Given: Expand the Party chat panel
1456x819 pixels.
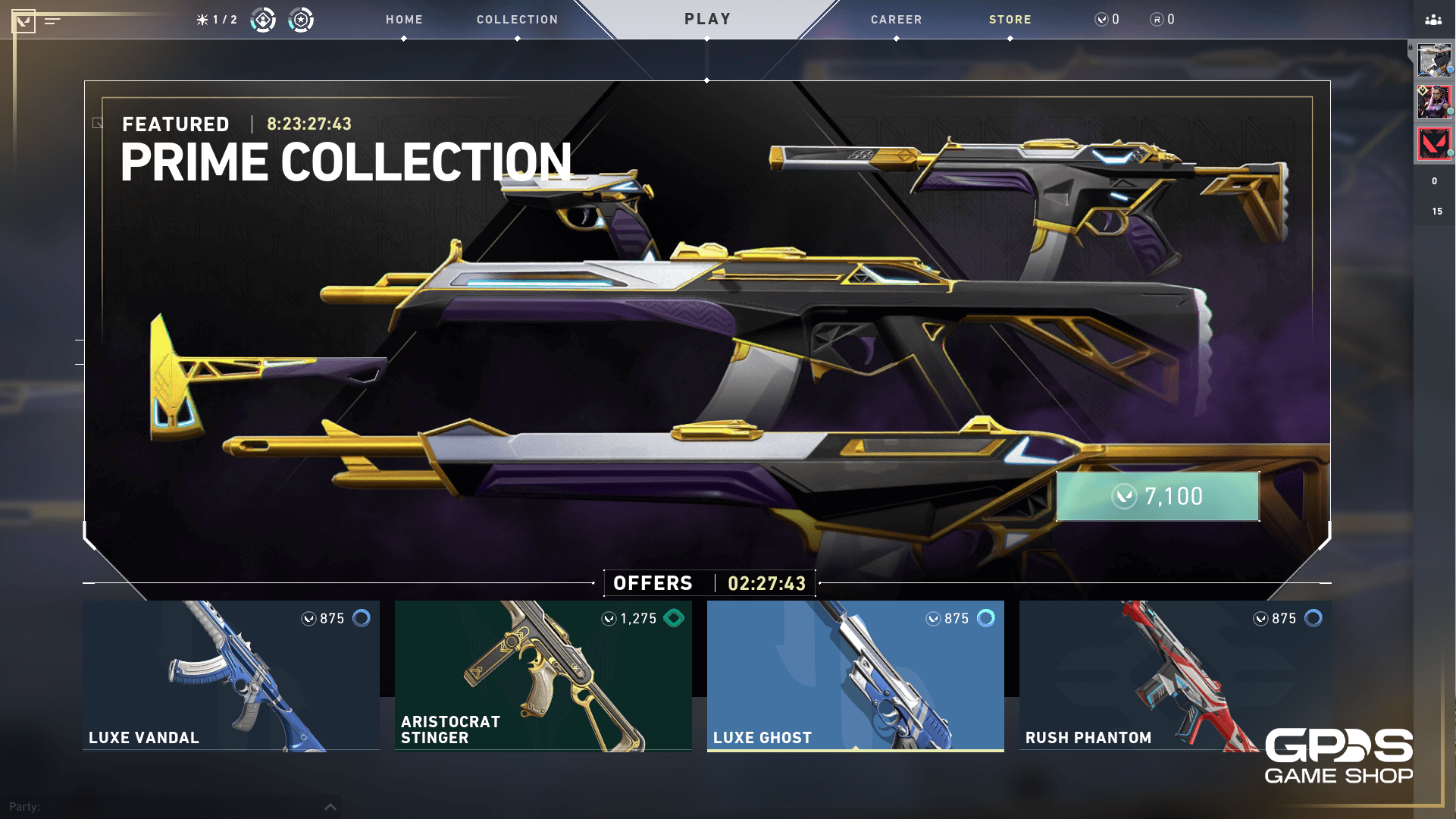Looking at the screenshot, I should click(330, 807).
